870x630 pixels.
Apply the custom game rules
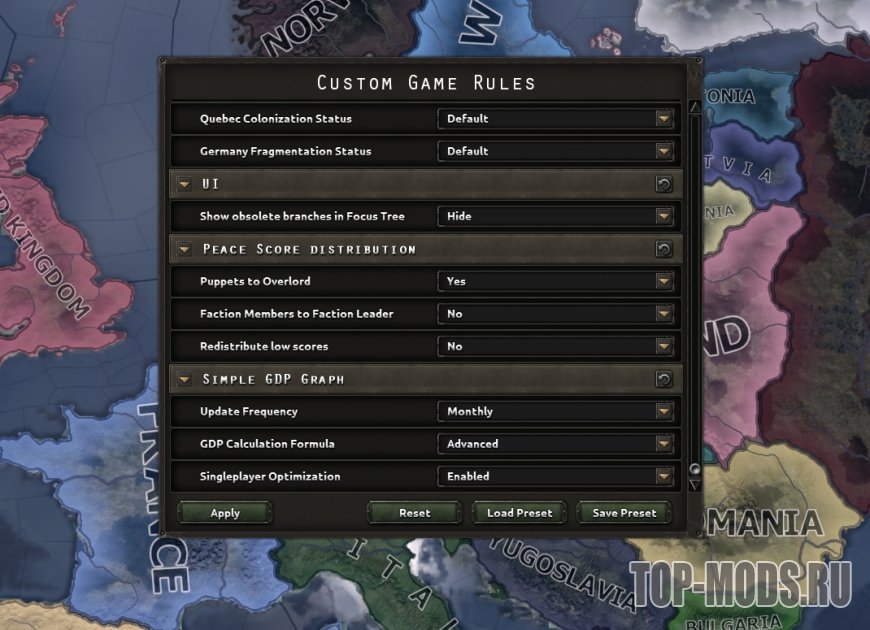tap(225, 513)
